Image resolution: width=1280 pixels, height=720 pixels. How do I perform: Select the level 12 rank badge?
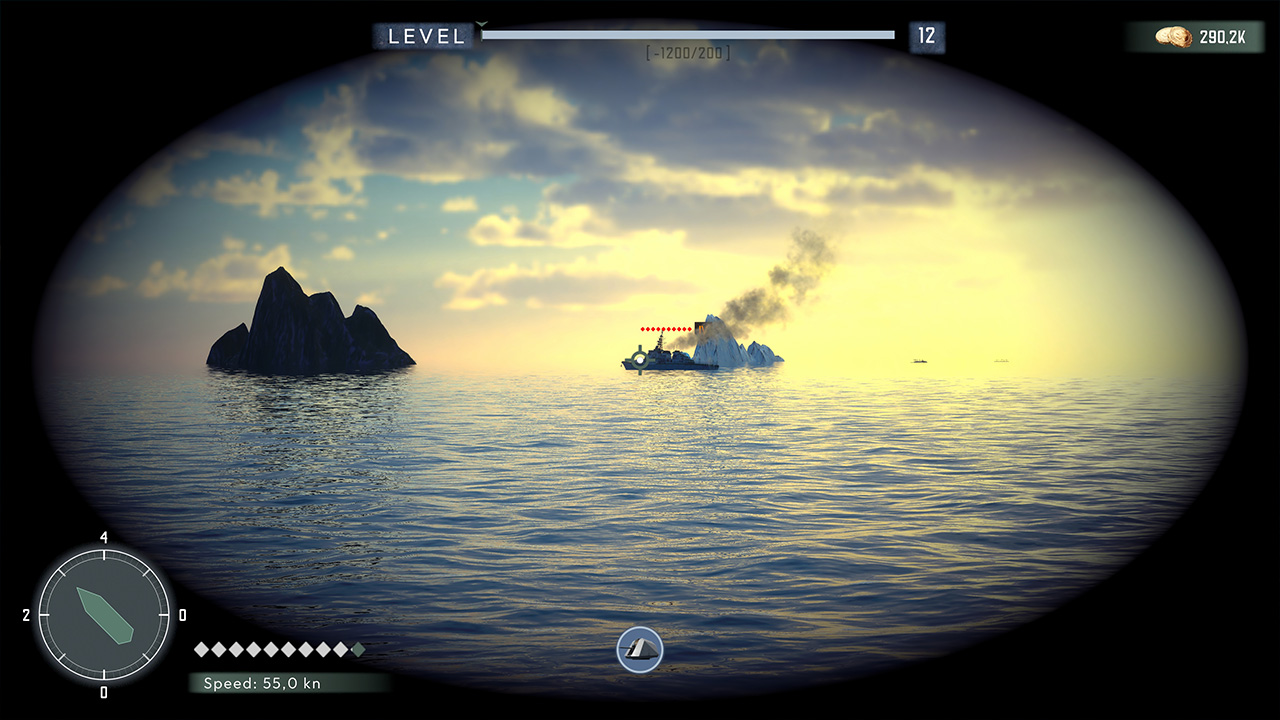[x=925, y=35]
